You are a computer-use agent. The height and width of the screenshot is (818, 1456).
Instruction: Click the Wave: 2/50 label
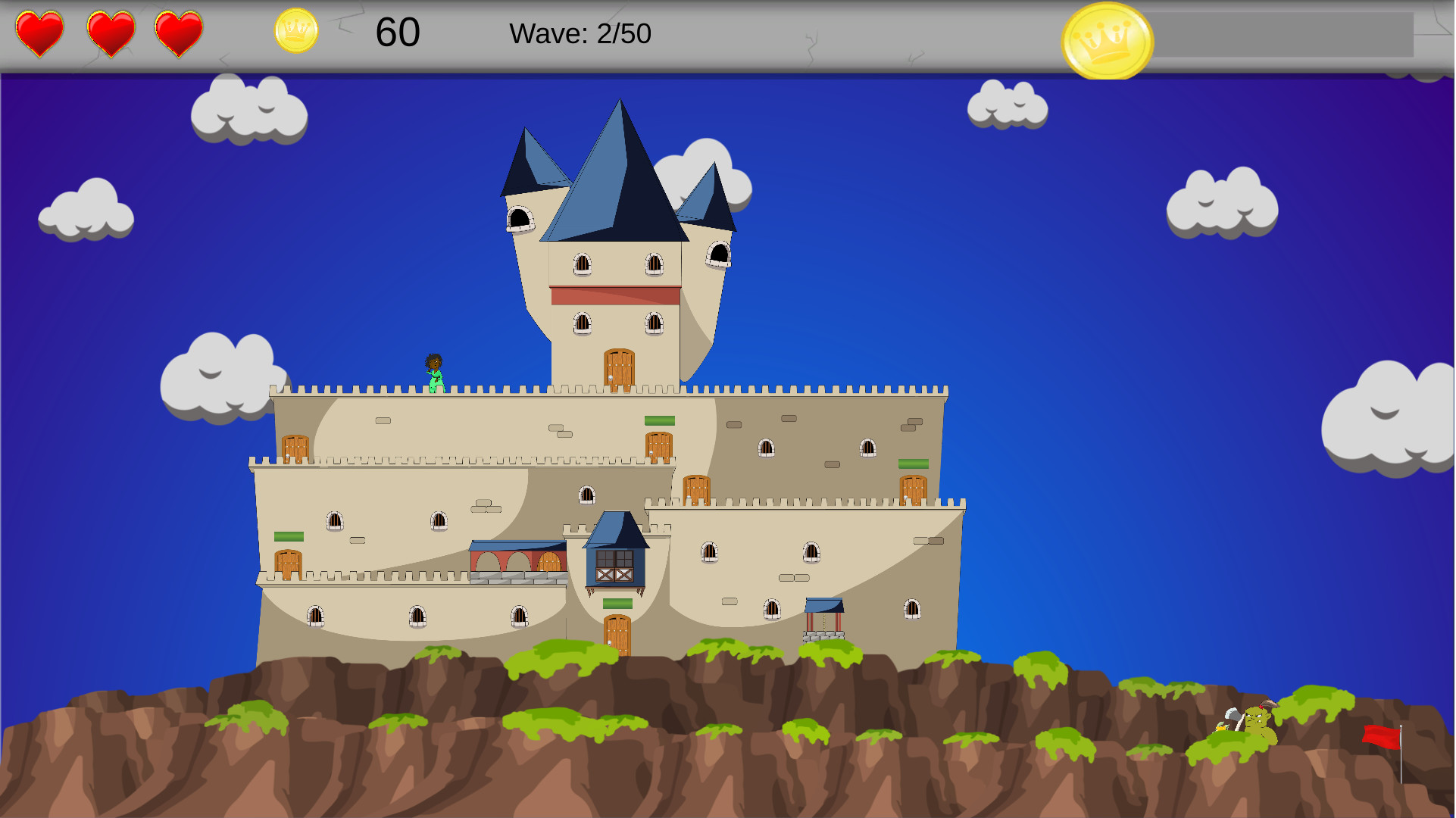(x=580, y=33)
